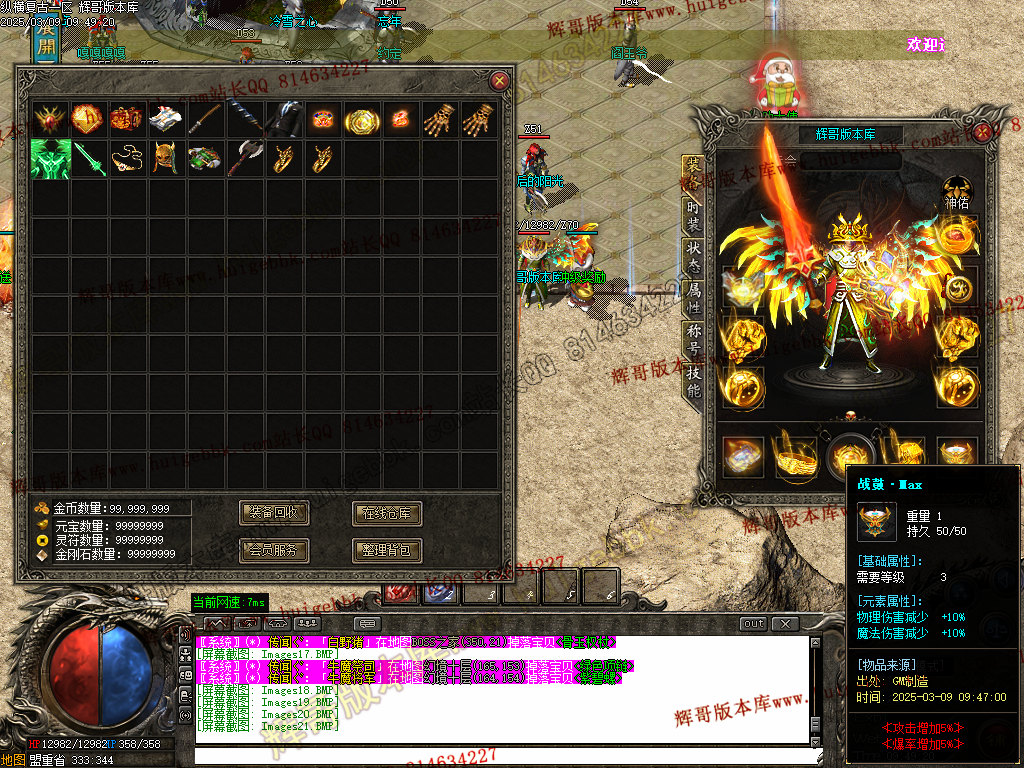Sort the bag with 整理背包
The height and width of the screenshot is (768, 1024).
[x=387, y=550]
